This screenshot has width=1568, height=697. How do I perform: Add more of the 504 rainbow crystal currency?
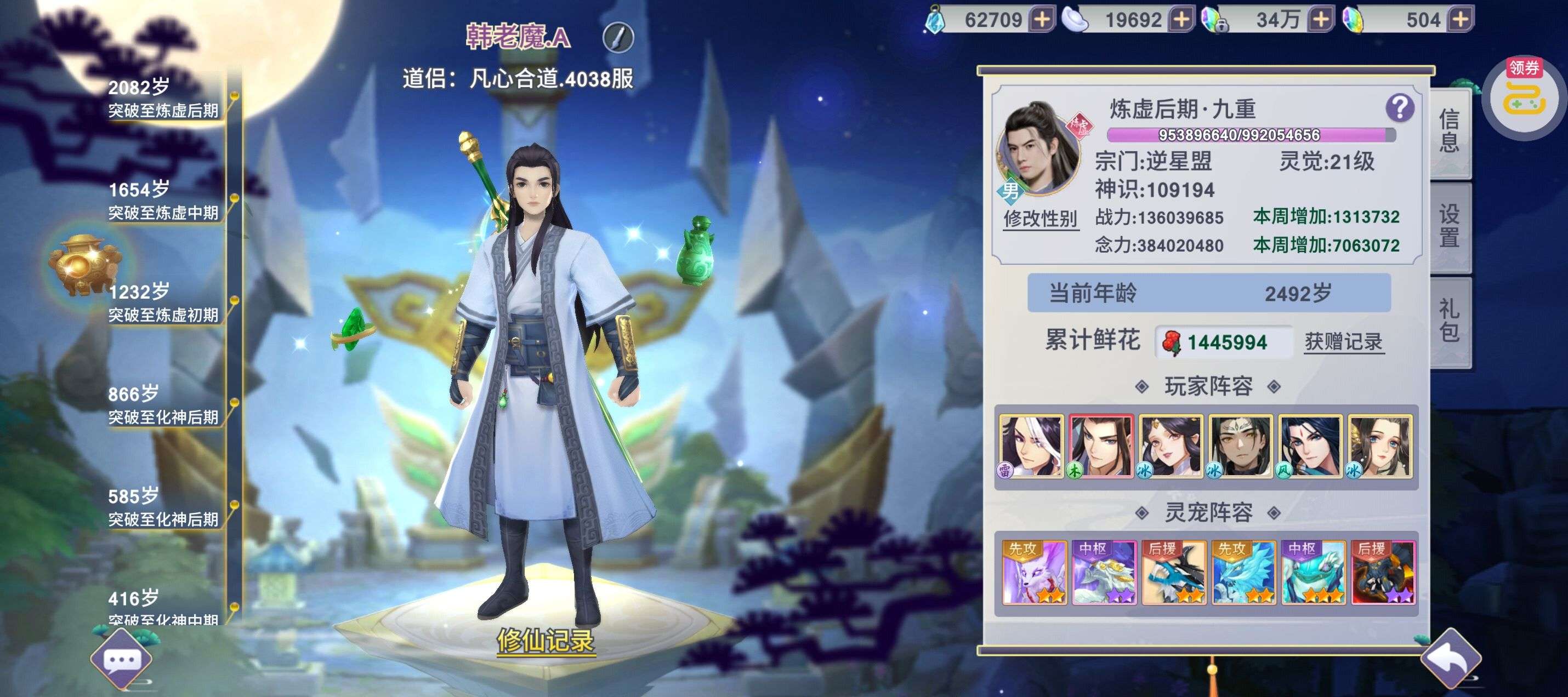tap(1460, 20)
